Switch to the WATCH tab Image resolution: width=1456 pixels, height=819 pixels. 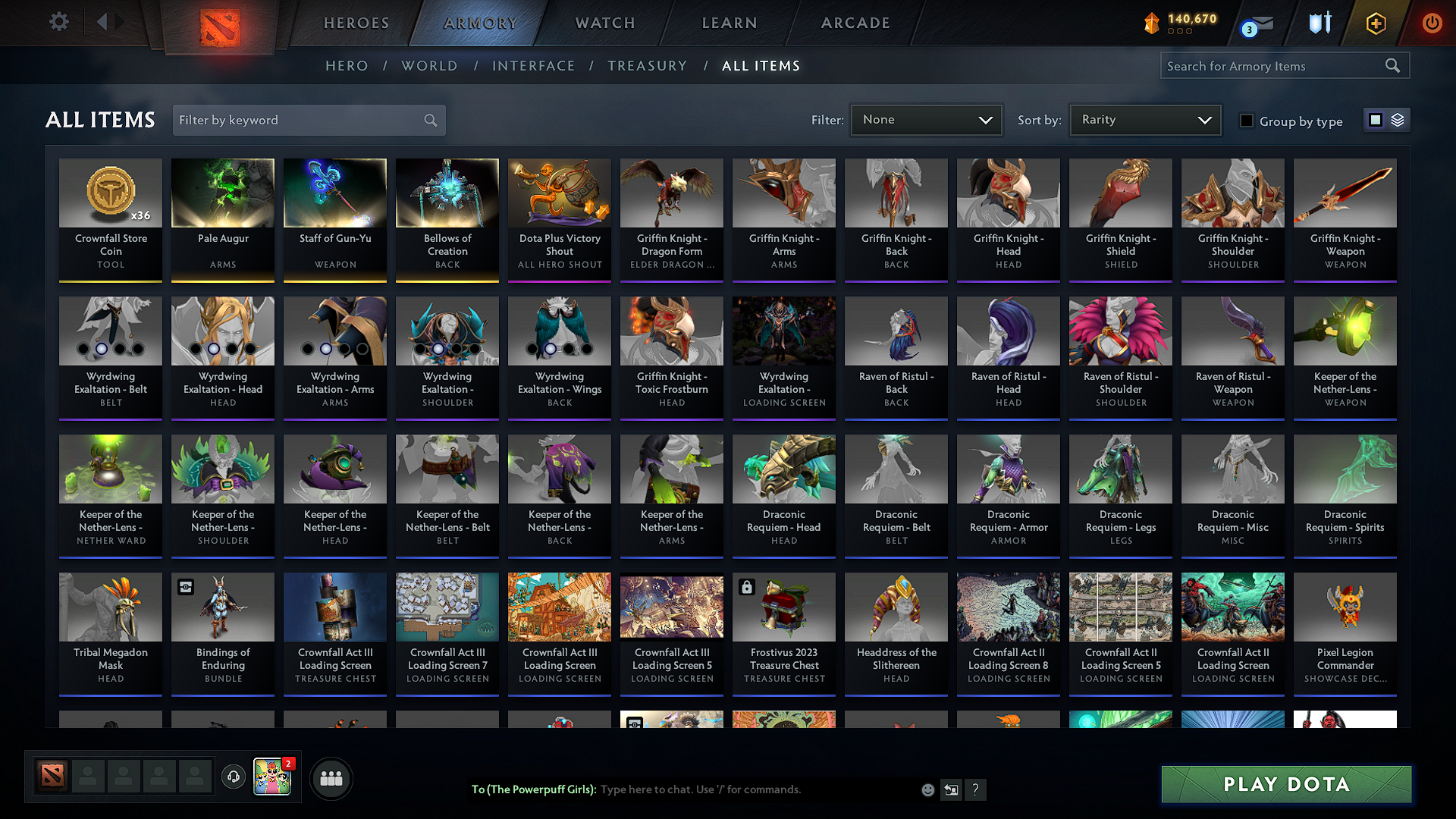click(x=603, y=23)
